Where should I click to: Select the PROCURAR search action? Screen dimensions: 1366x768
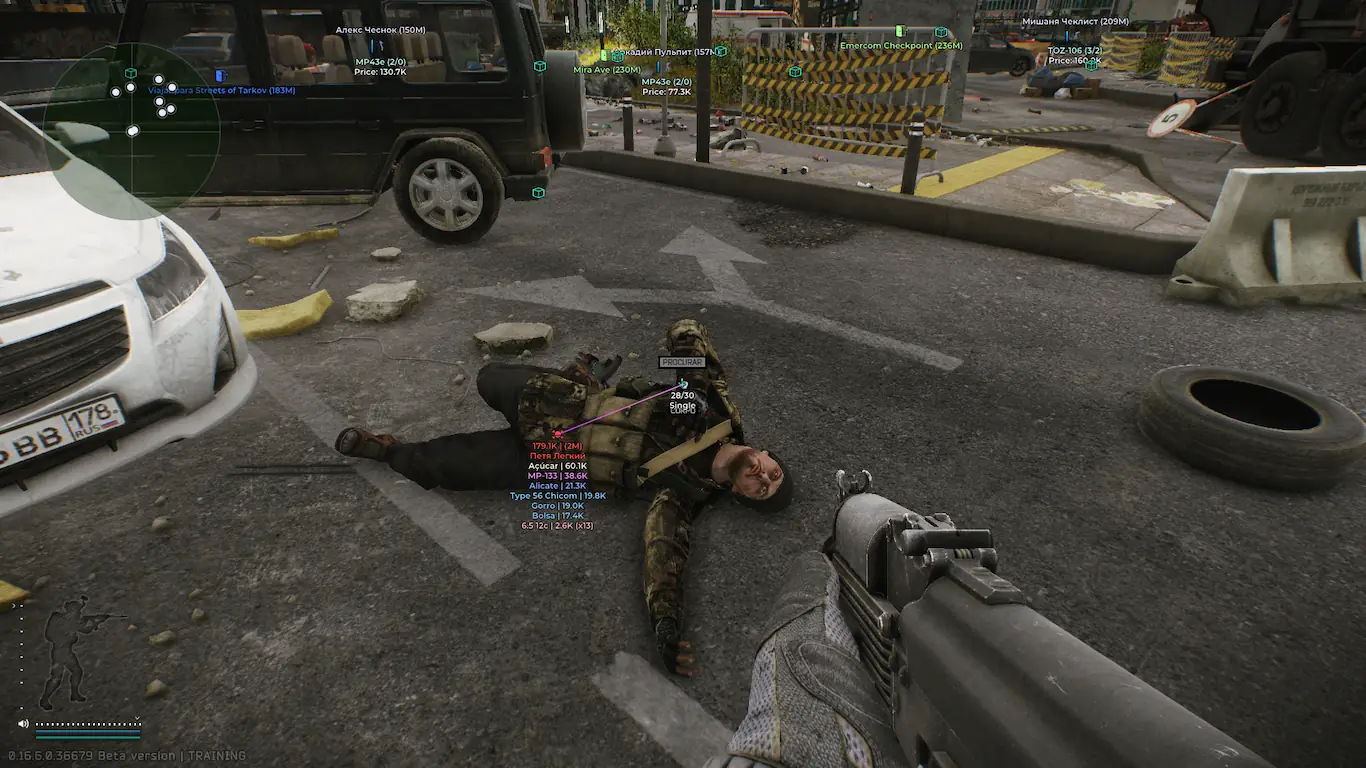click(682, 362)
